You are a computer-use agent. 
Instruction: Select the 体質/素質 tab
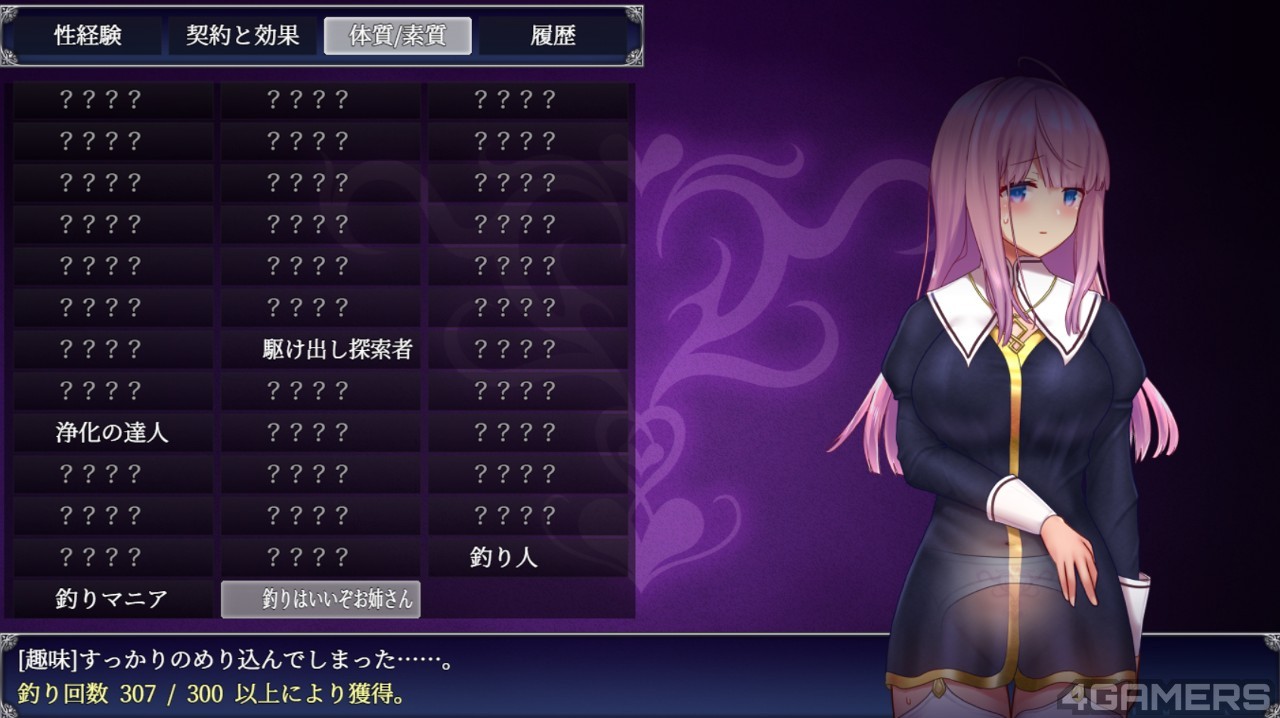(x=397, y=36)
